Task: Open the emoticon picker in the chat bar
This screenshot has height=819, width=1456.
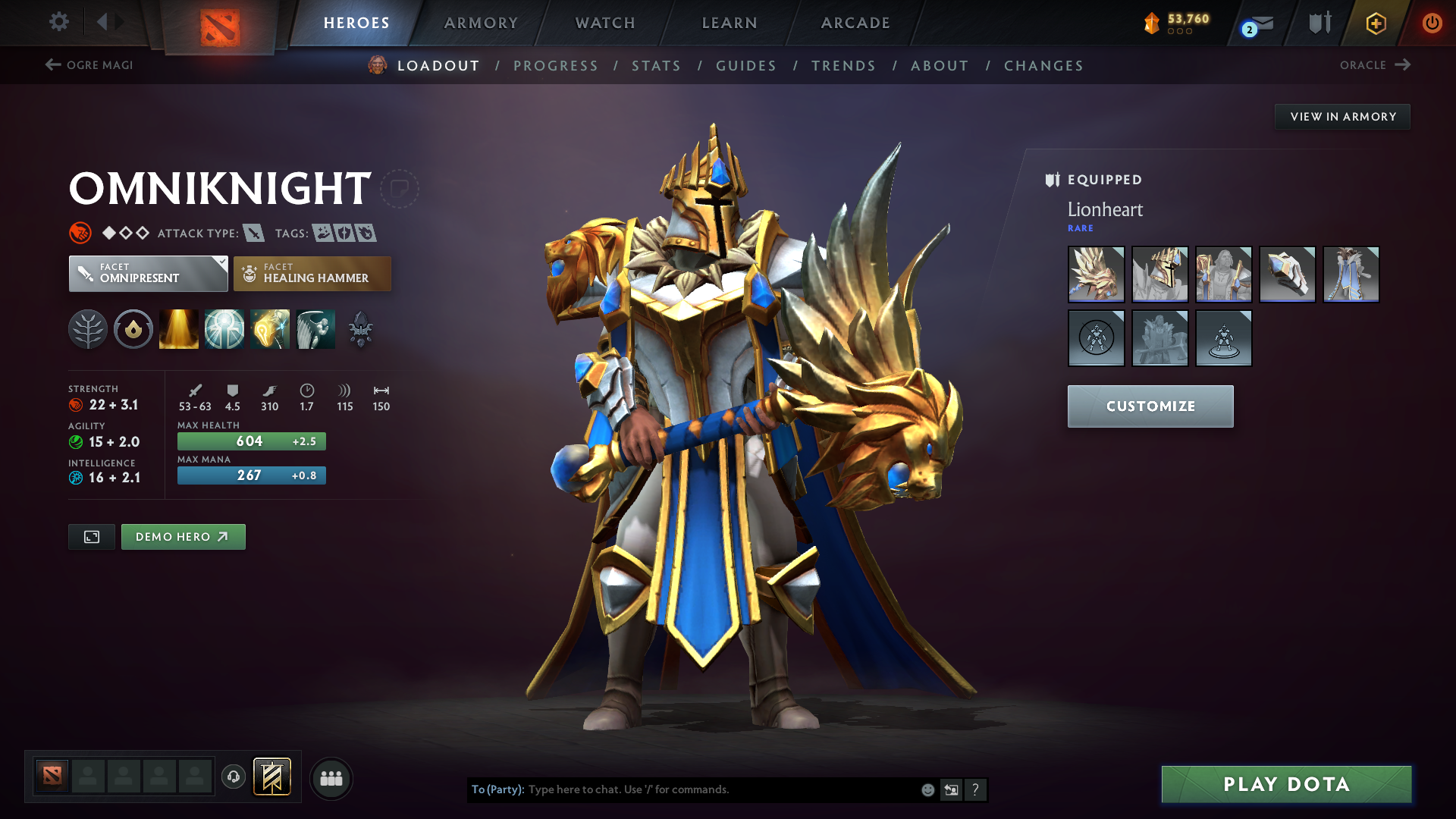Action: 927,789
